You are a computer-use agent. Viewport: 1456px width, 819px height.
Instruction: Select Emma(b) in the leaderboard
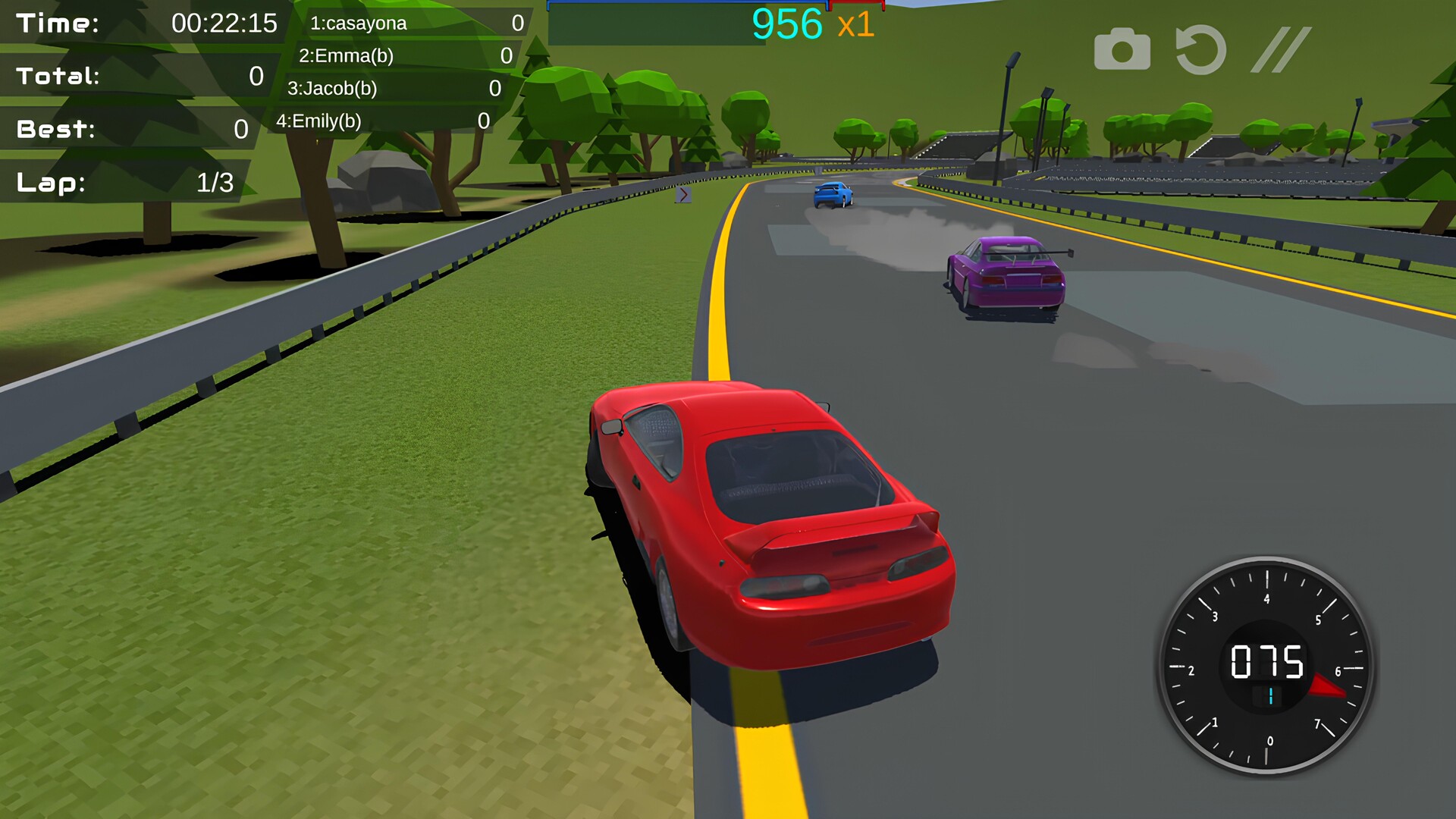coord(403,55)
